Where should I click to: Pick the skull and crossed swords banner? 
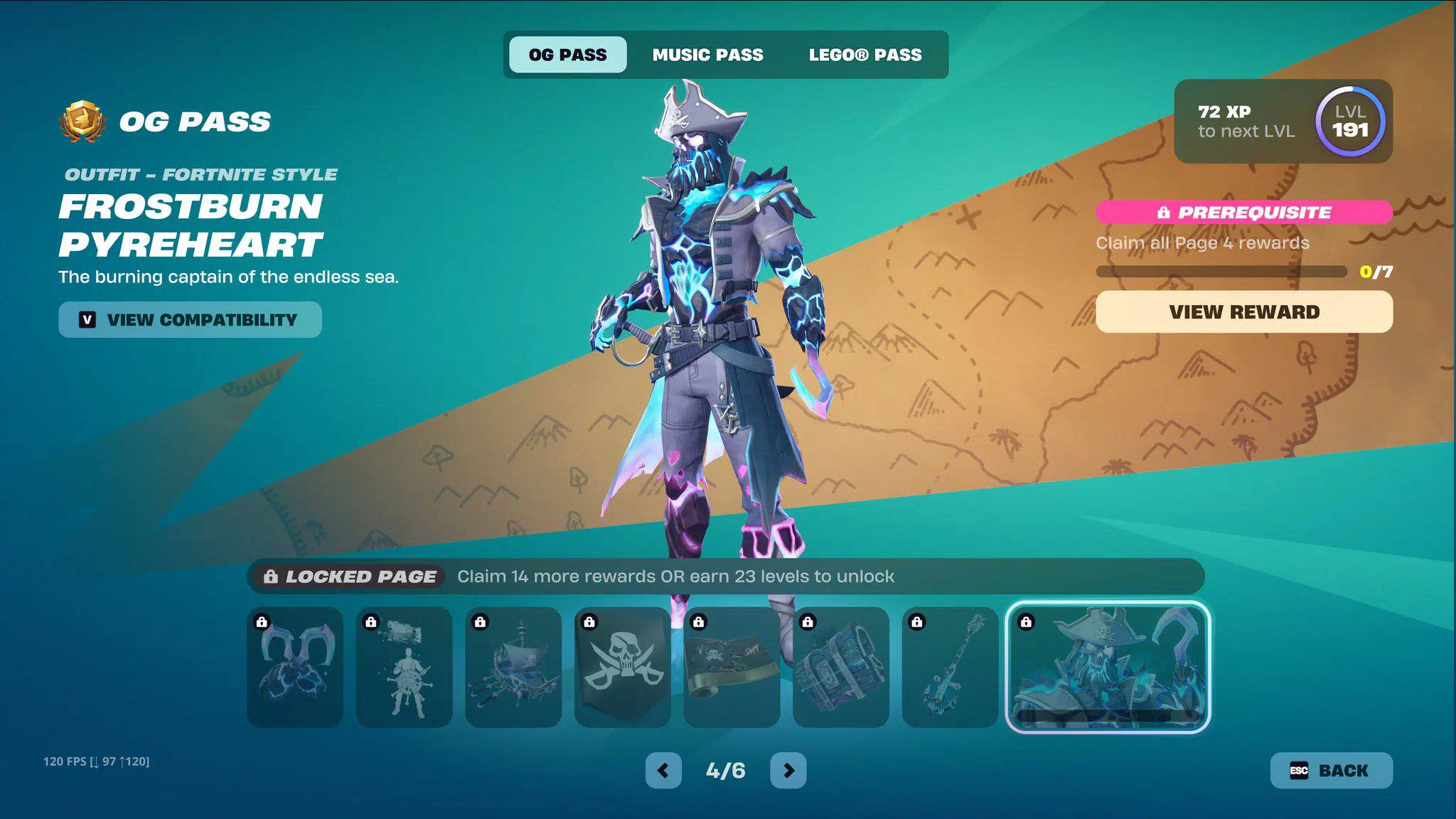tap(622, 667)
